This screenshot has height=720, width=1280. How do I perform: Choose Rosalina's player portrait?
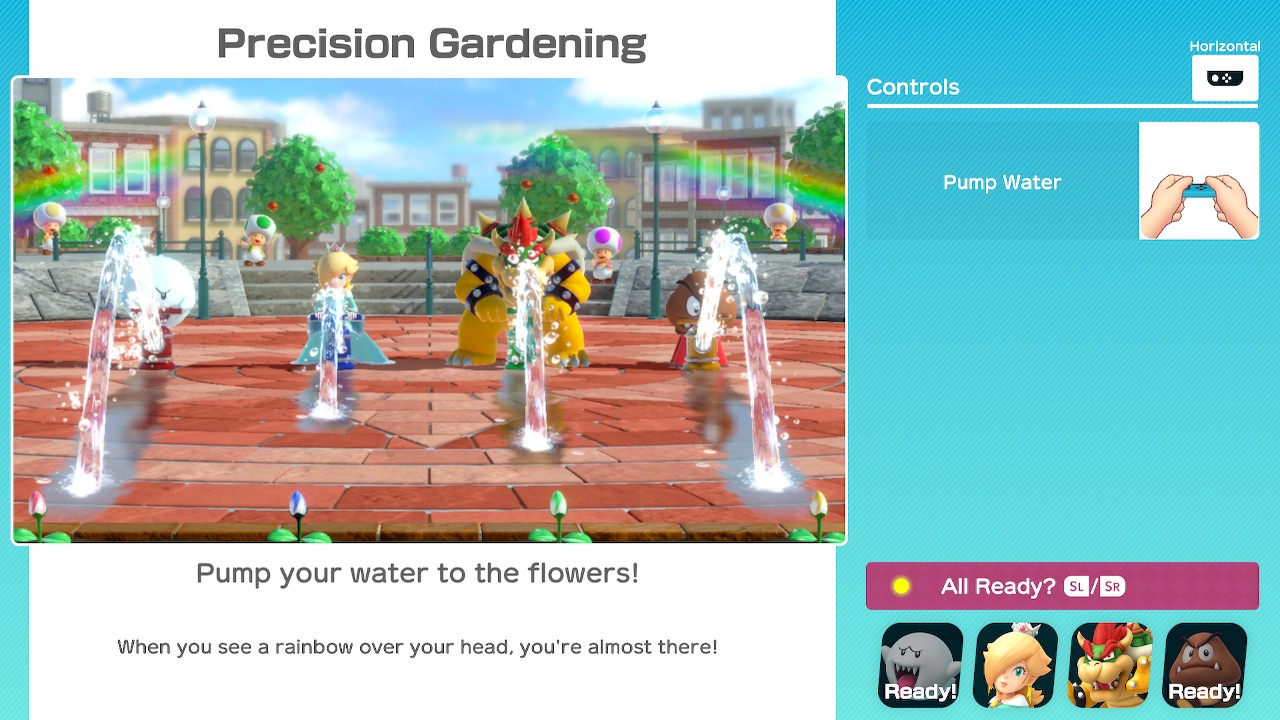click(x=1015, y=665)
